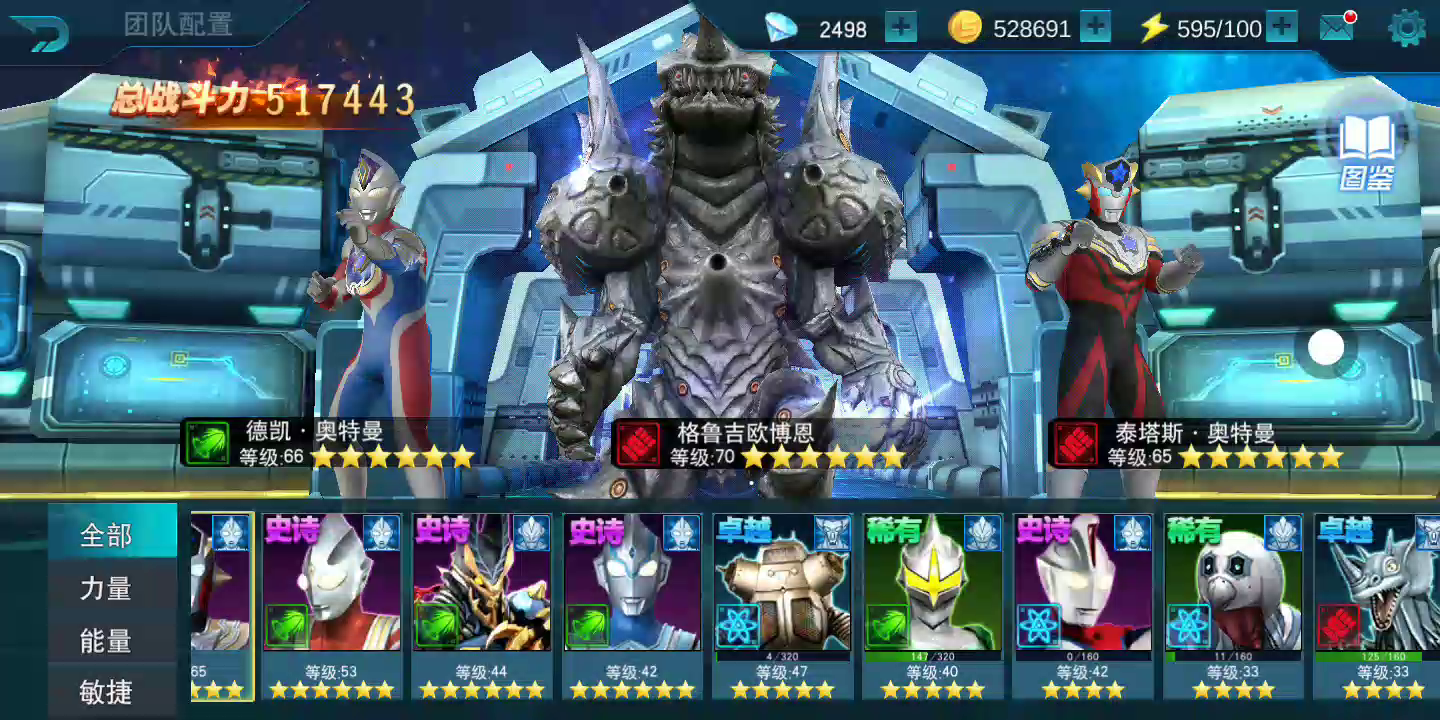This screenshot has height=720, width=1440.
Task: Open the gear settings menu
Action: (x=1406, y=28)
